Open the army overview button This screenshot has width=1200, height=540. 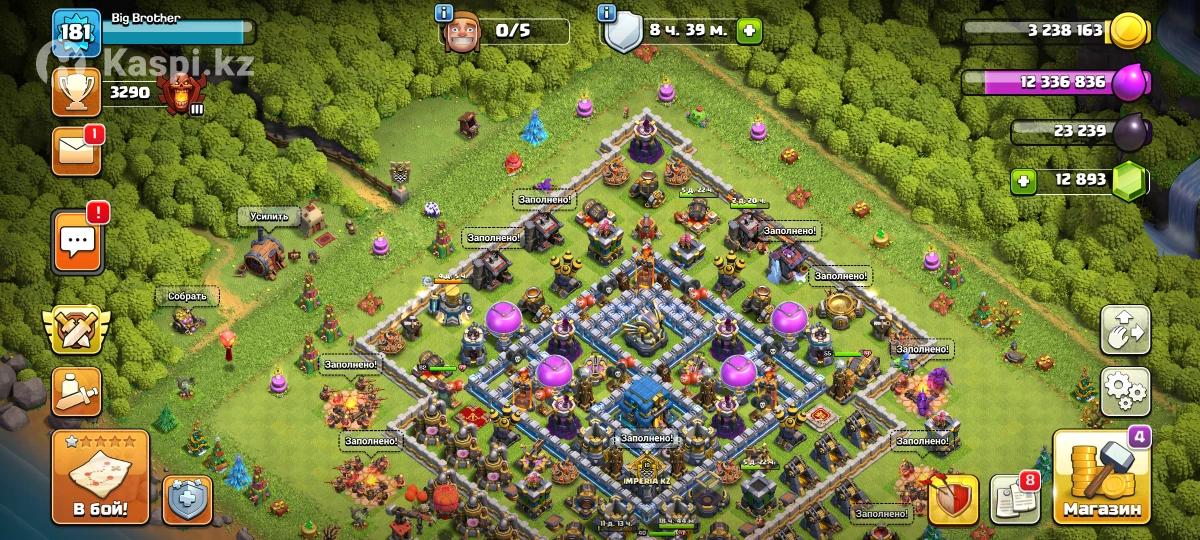[77, 392]
